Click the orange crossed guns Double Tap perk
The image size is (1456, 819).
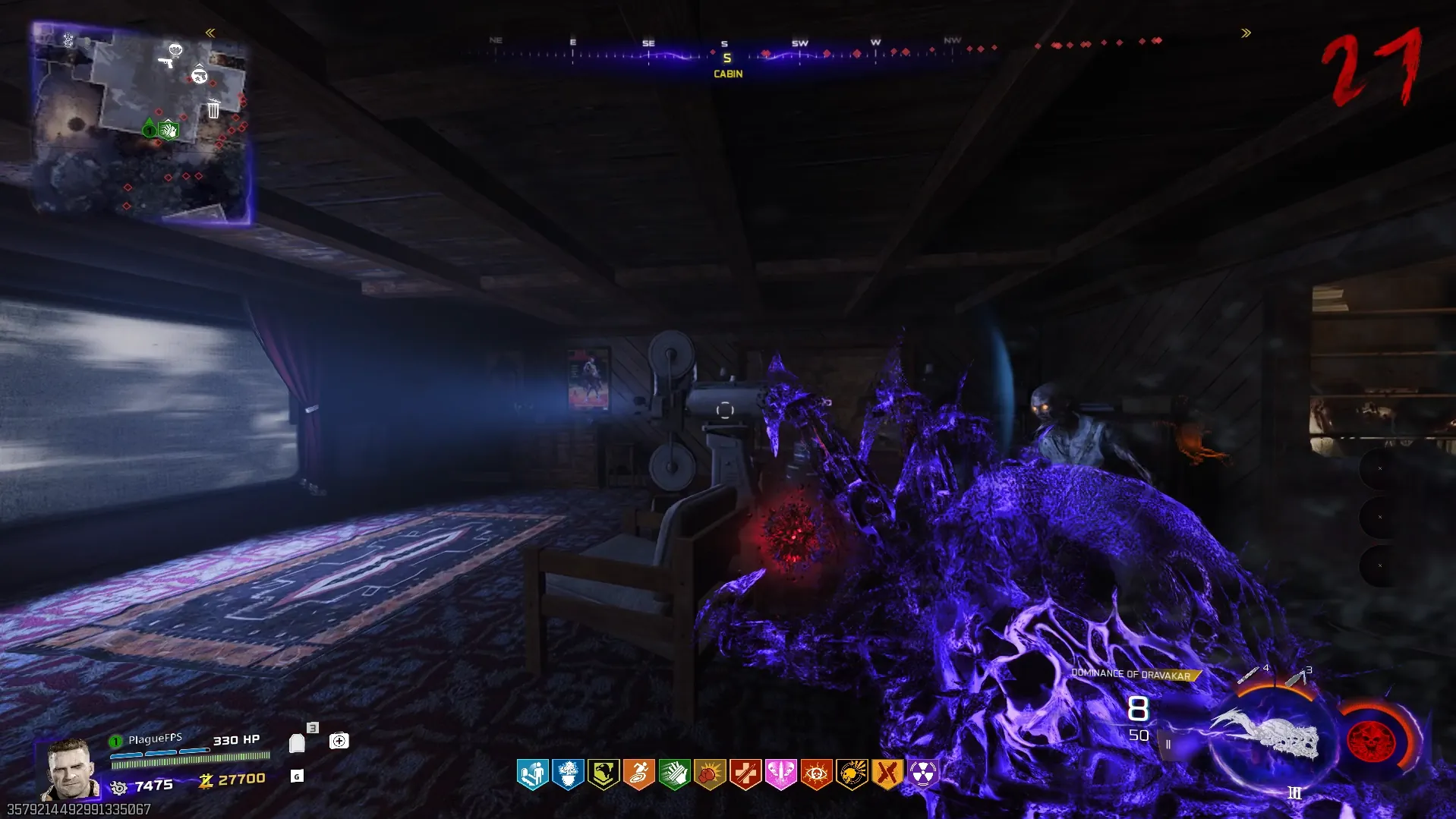[x=887, y=774]
